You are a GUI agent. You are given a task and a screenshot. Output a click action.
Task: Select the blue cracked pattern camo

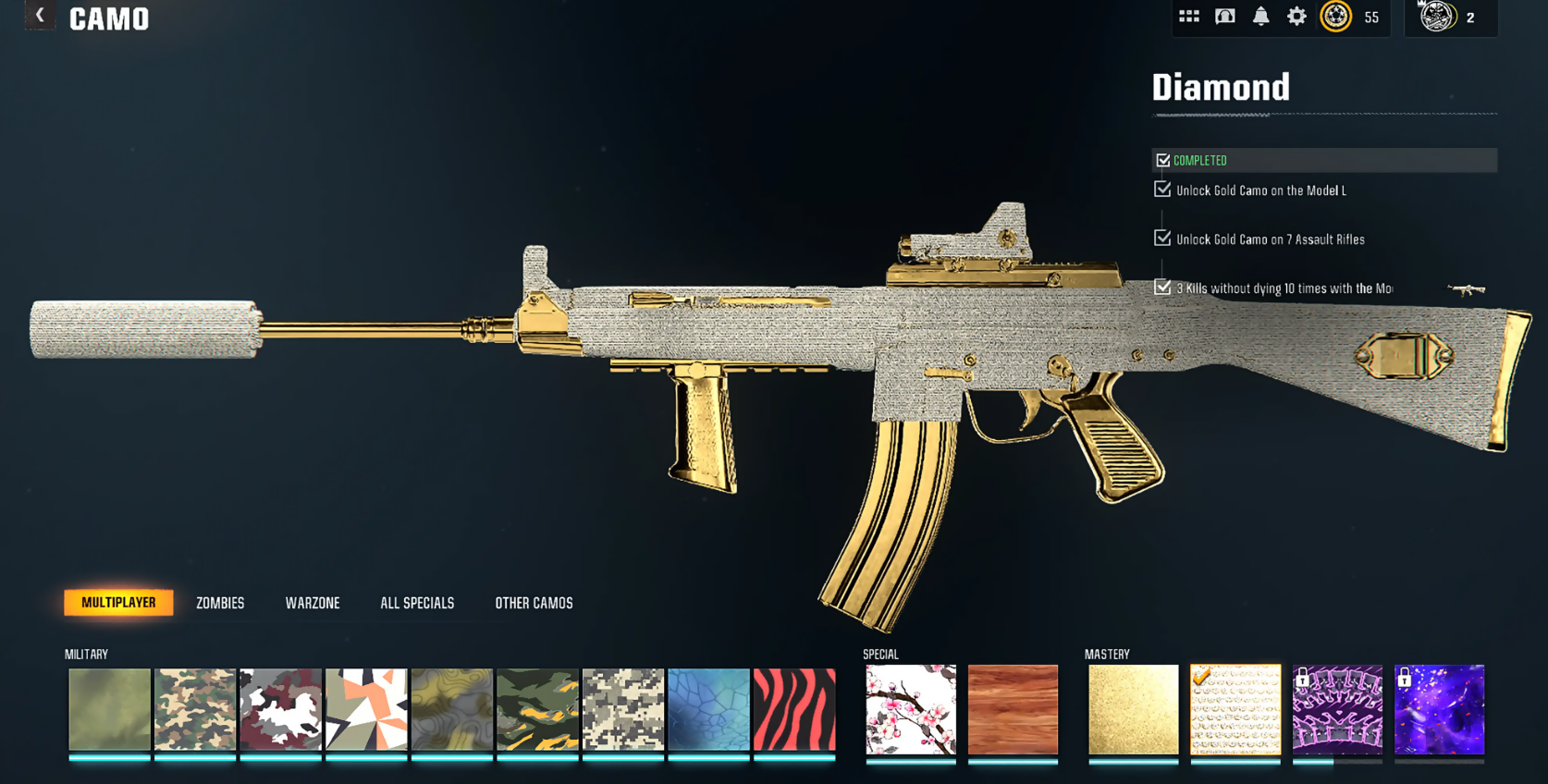click(708, 709)
